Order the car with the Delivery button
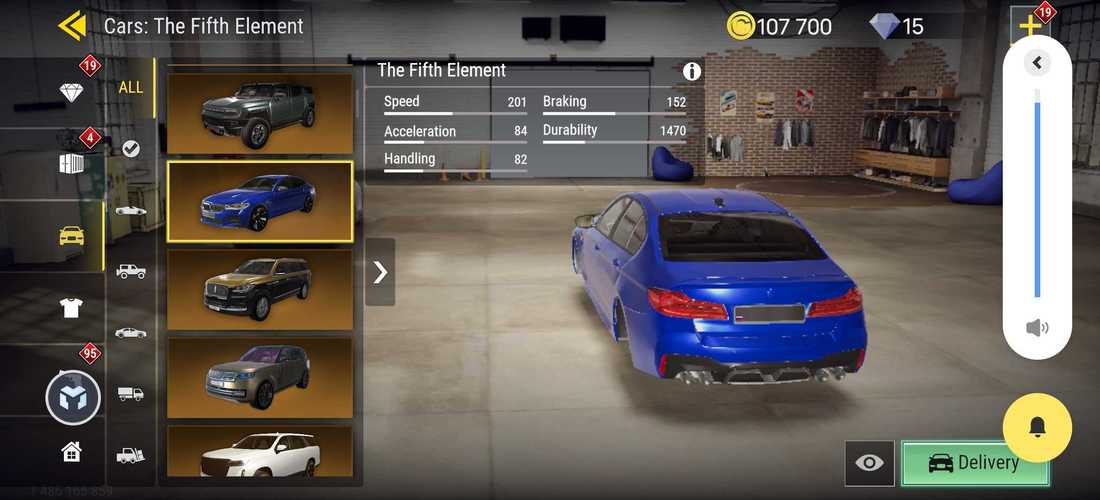The image size is (1100, 500). (x=975, y=463)
